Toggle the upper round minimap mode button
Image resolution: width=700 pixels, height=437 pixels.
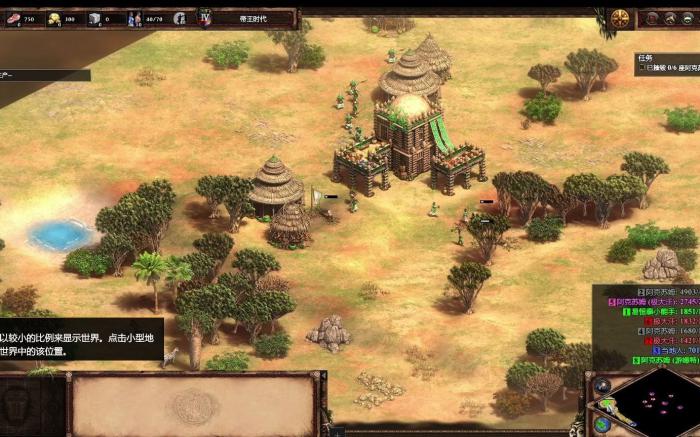click(x=602, y=385)
